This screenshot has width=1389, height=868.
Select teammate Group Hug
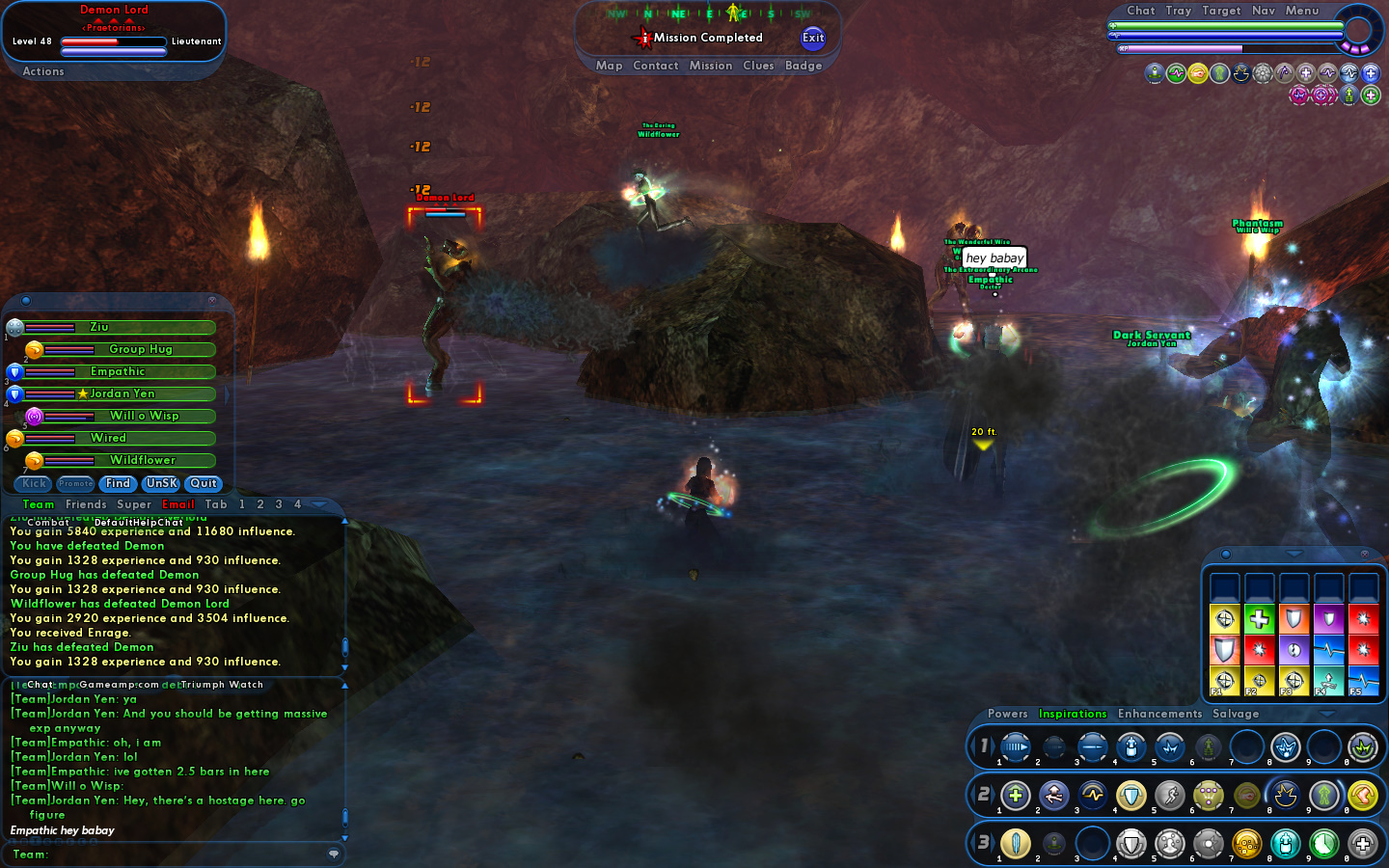pyautogui.click(x=141, y=349)
